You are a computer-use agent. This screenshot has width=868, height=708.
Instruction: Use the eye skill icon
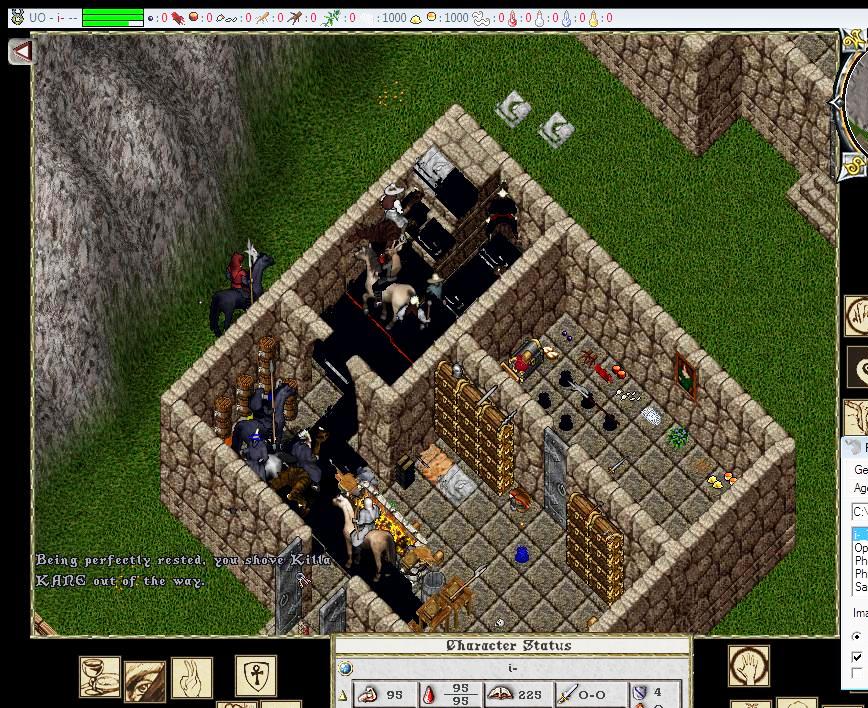(x=145, y=680)
